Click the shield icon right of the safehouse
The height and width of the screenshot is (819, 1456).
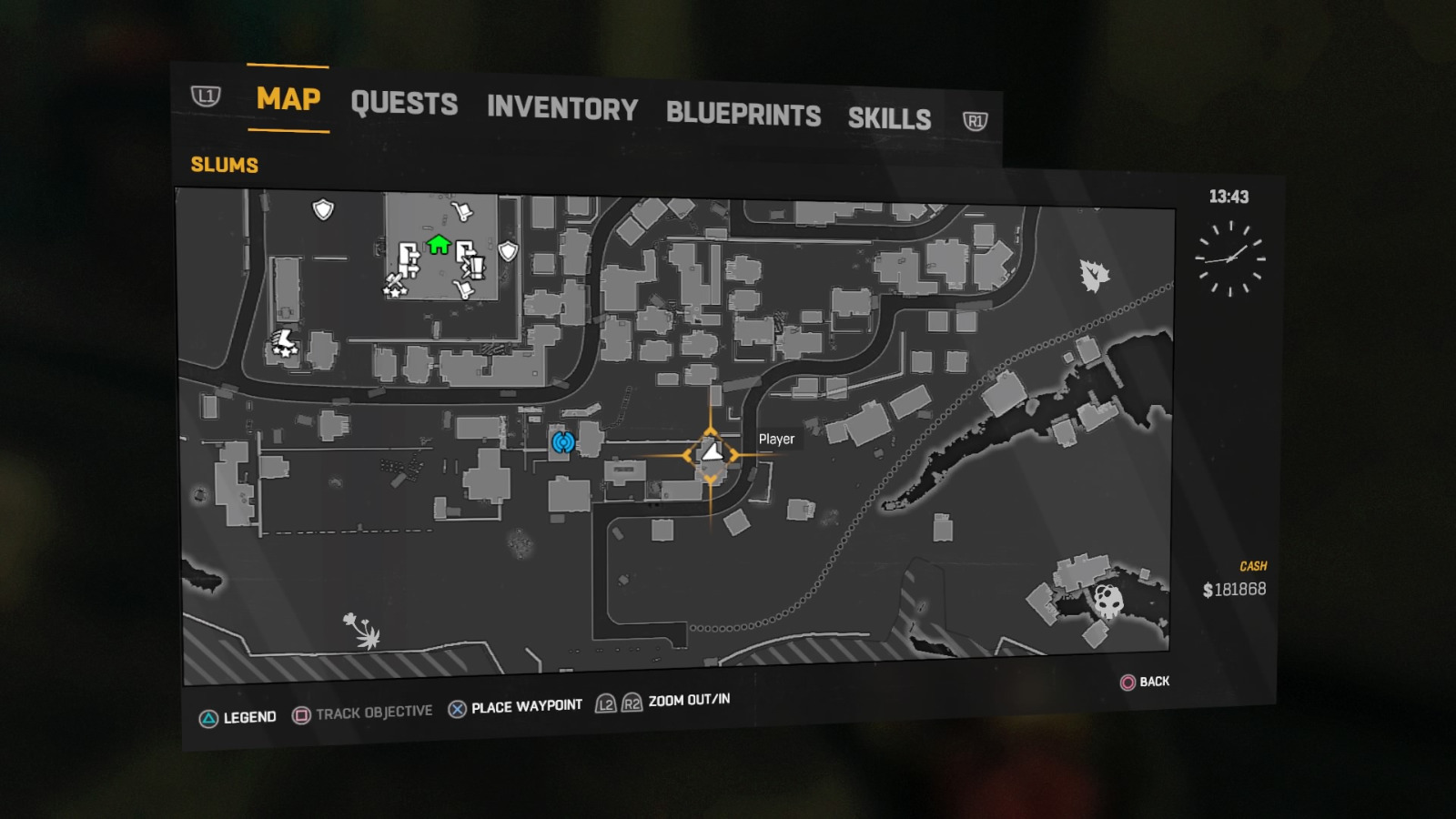pyautogui.click(x=508, y=250)
